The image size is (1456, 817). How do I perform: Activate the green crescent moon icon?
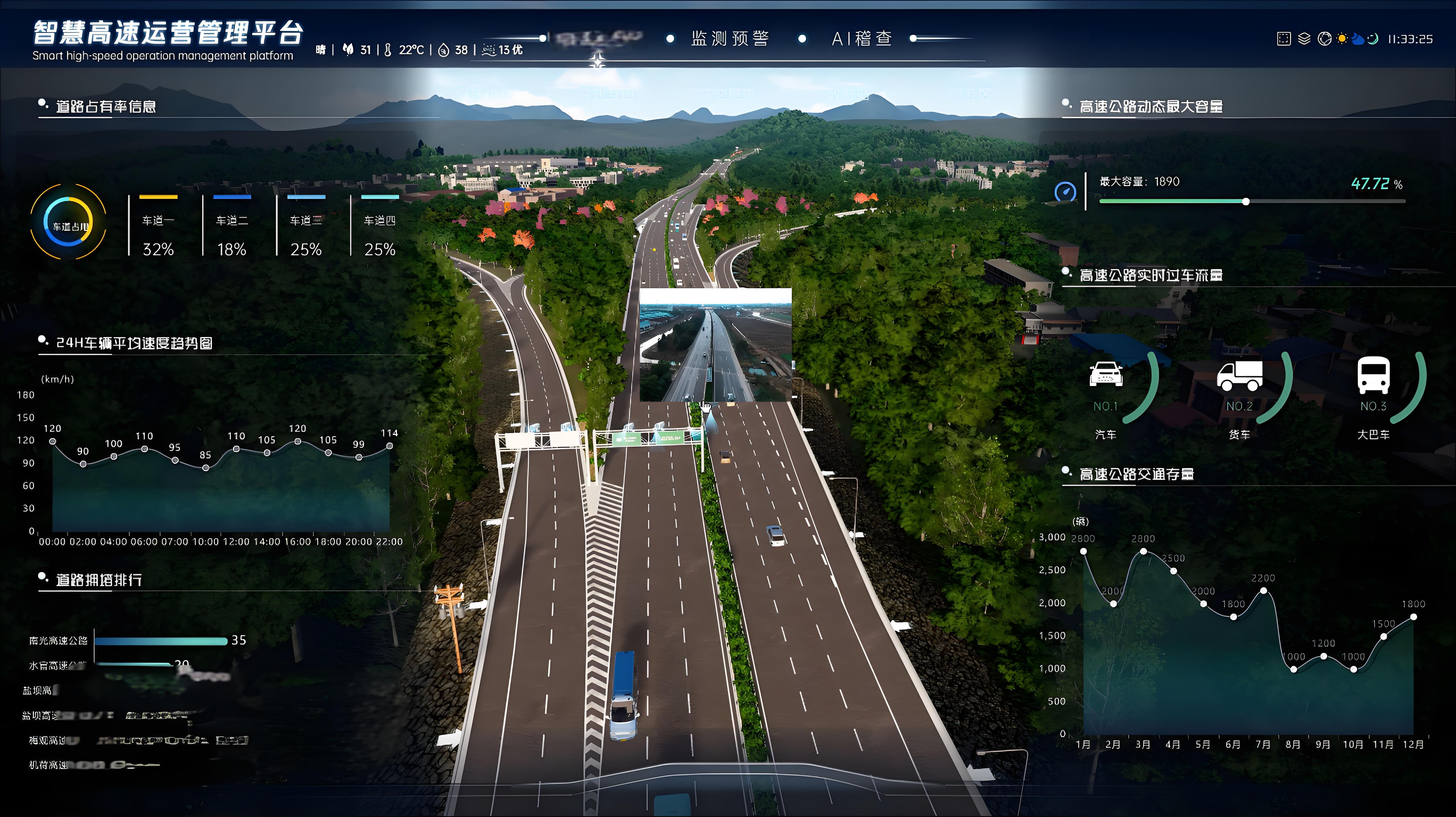(1373, 39)
